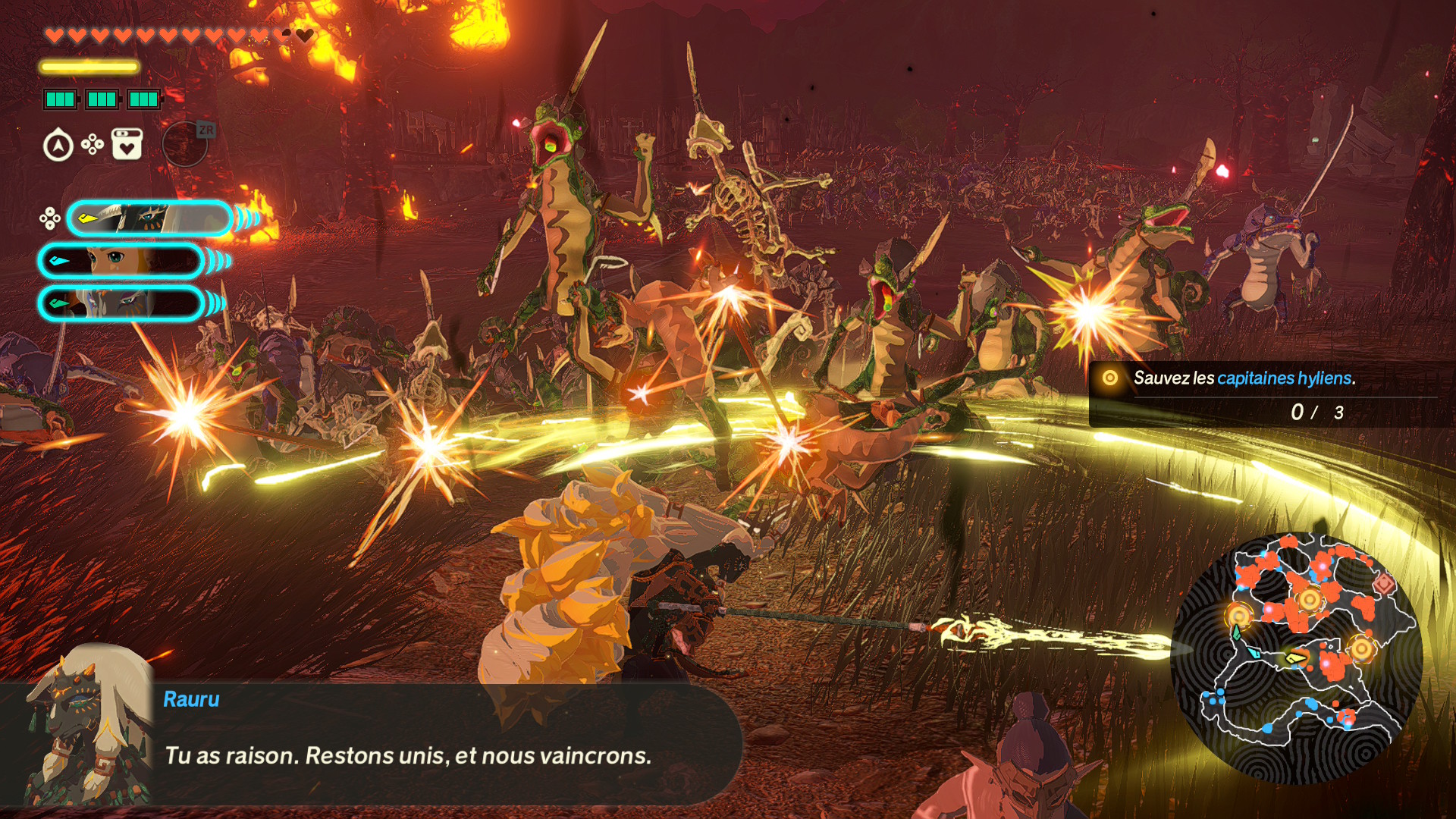Switch to Zelda's character portrait bar
The width and height of the screenshot is (1456, 819).
(121, 261)
